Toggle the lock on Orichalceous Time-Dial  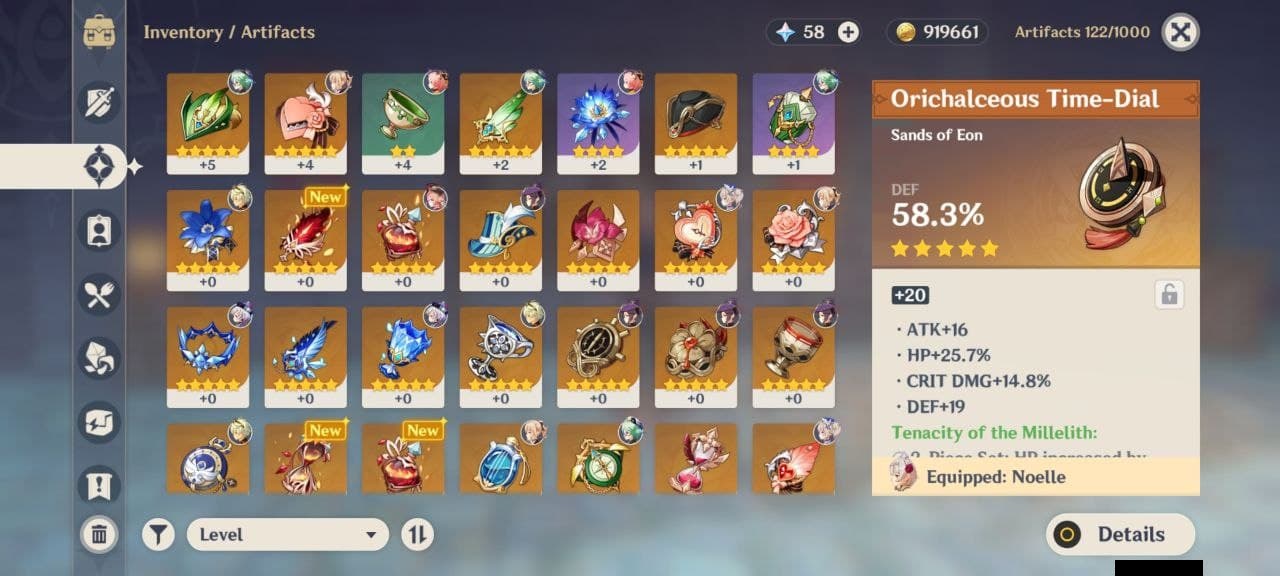point(1168,294)
